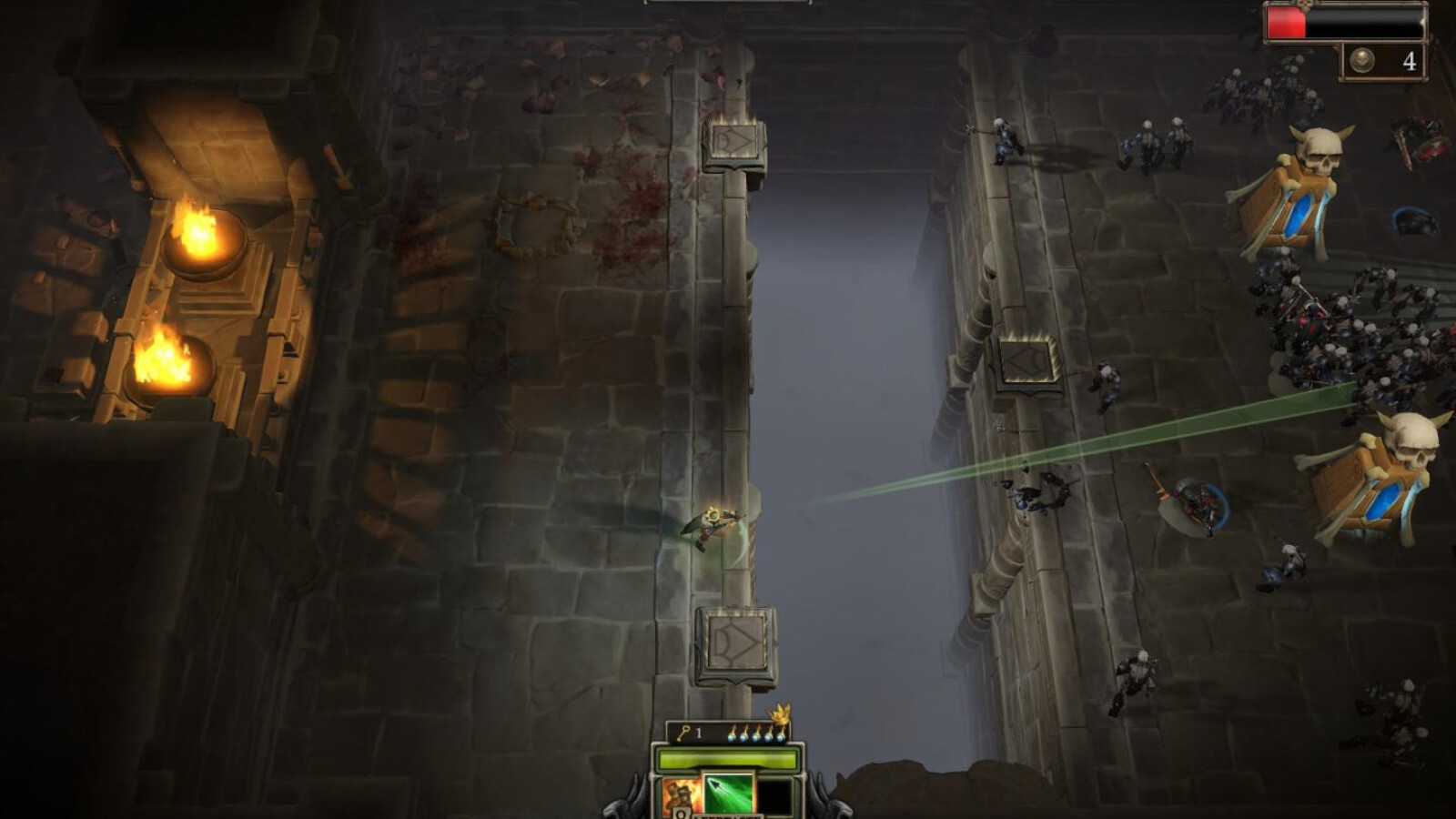The height and width of the screenshot is (819, 1456).
Task: Click the coin icon next to the counter
Action: tap(1363, 60)
